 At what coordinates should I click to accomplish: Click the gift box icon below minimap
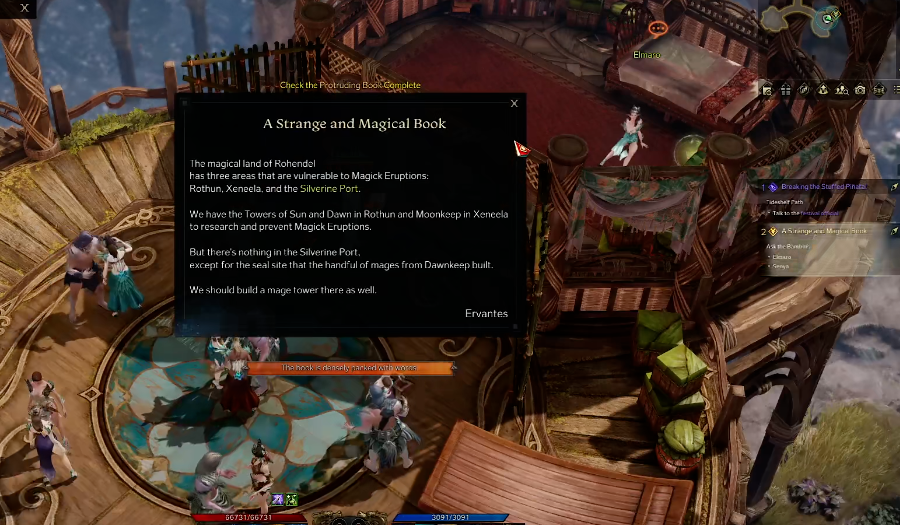coord(786,90)
